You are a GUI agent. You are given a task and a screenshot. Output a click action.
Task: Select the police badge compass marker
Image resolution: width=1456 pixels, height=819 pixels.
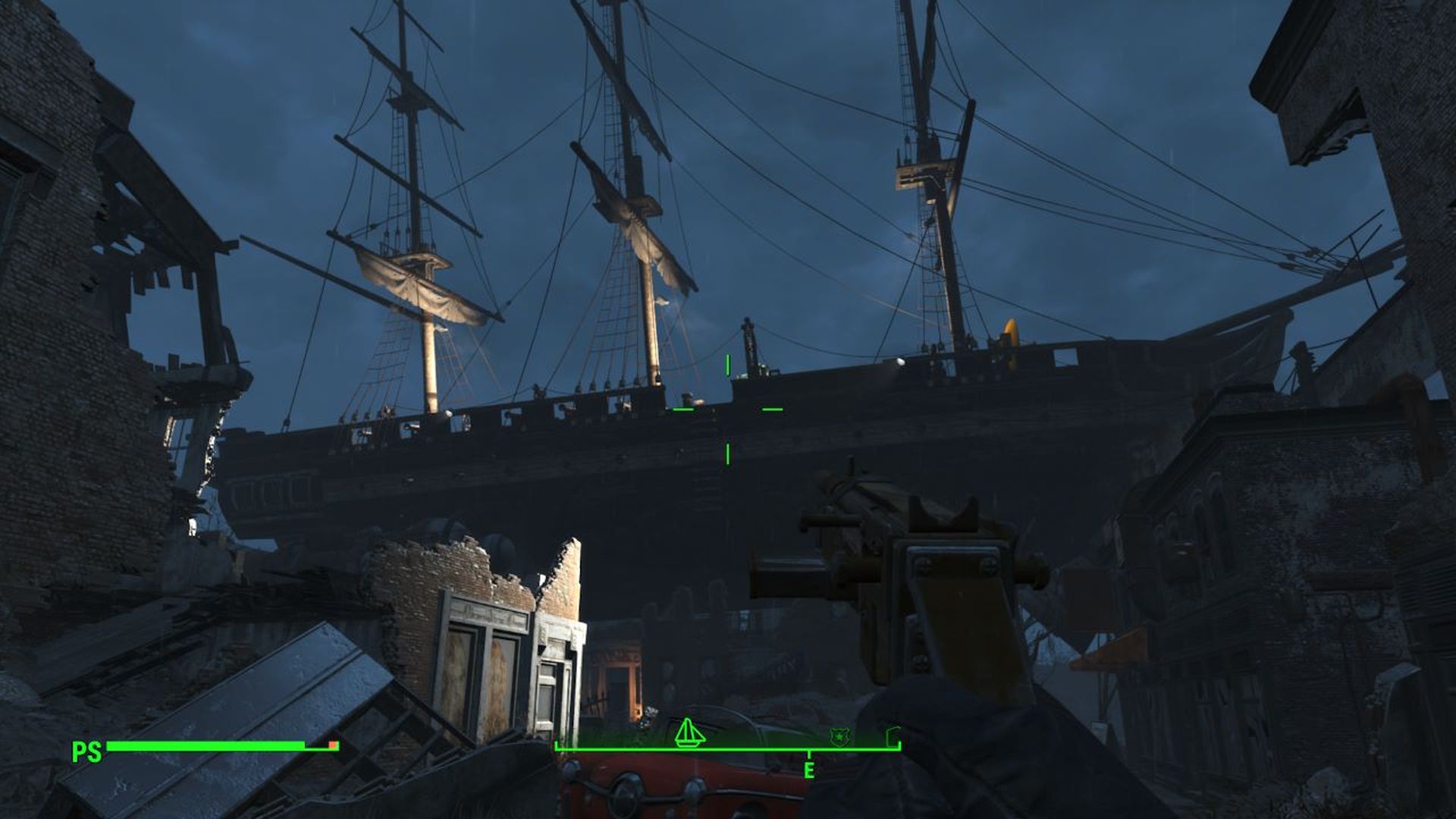(x=838, y=736)
